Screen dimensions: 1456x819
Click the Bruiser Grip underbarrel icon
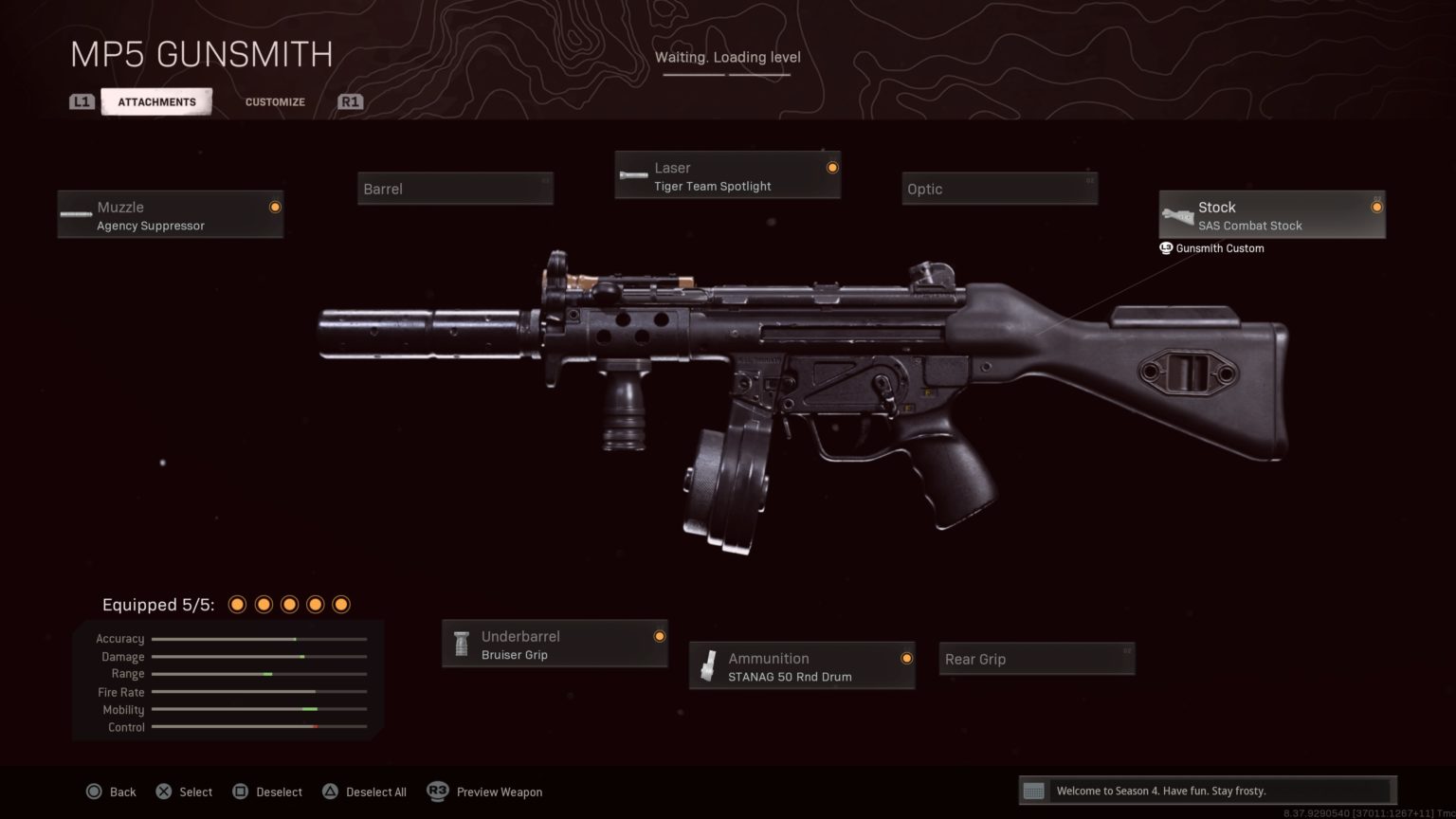tap(462, 643)
